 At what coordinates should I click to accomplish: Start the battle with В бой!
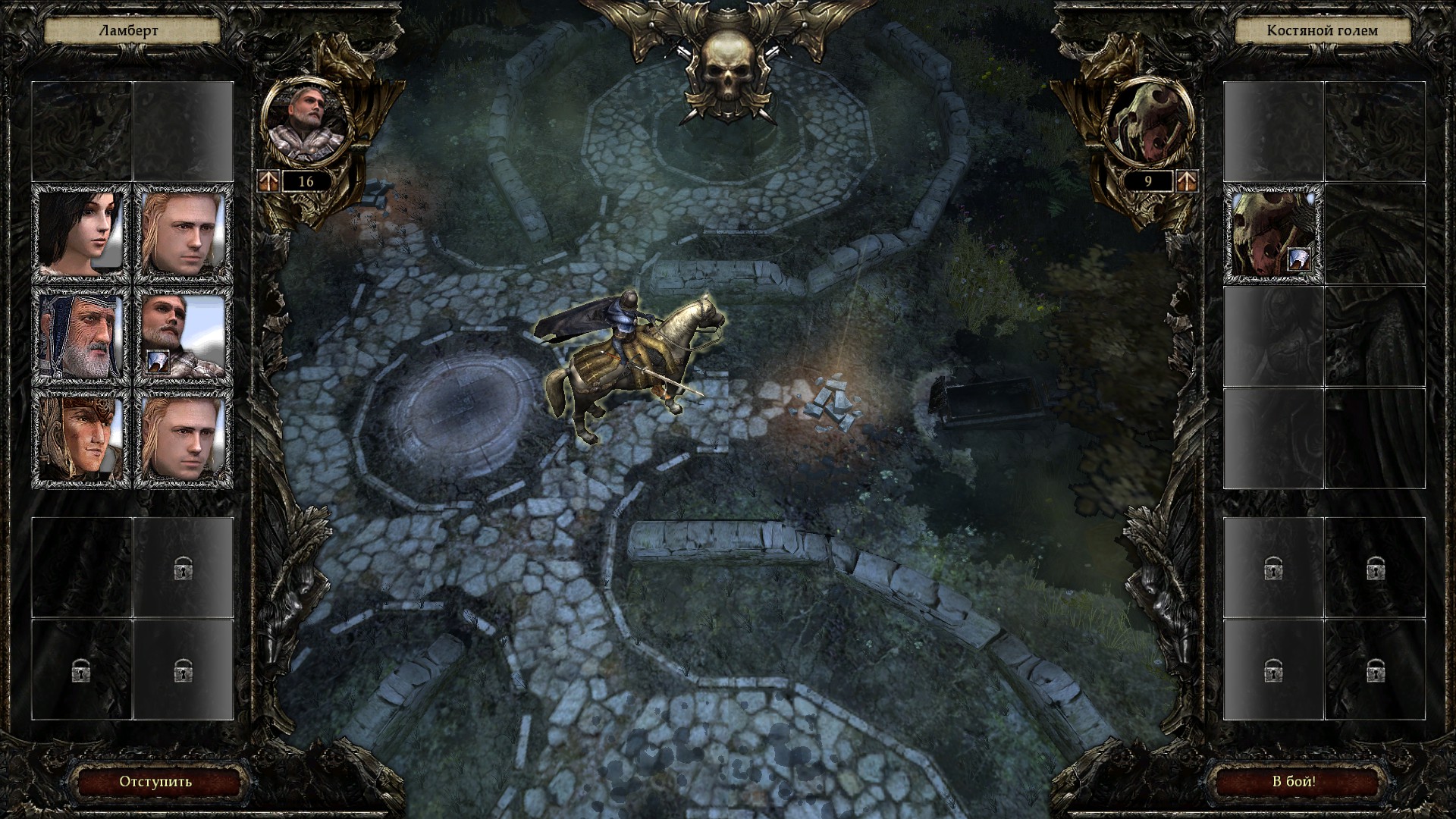pyautogui.click(x=1293, y=782)
